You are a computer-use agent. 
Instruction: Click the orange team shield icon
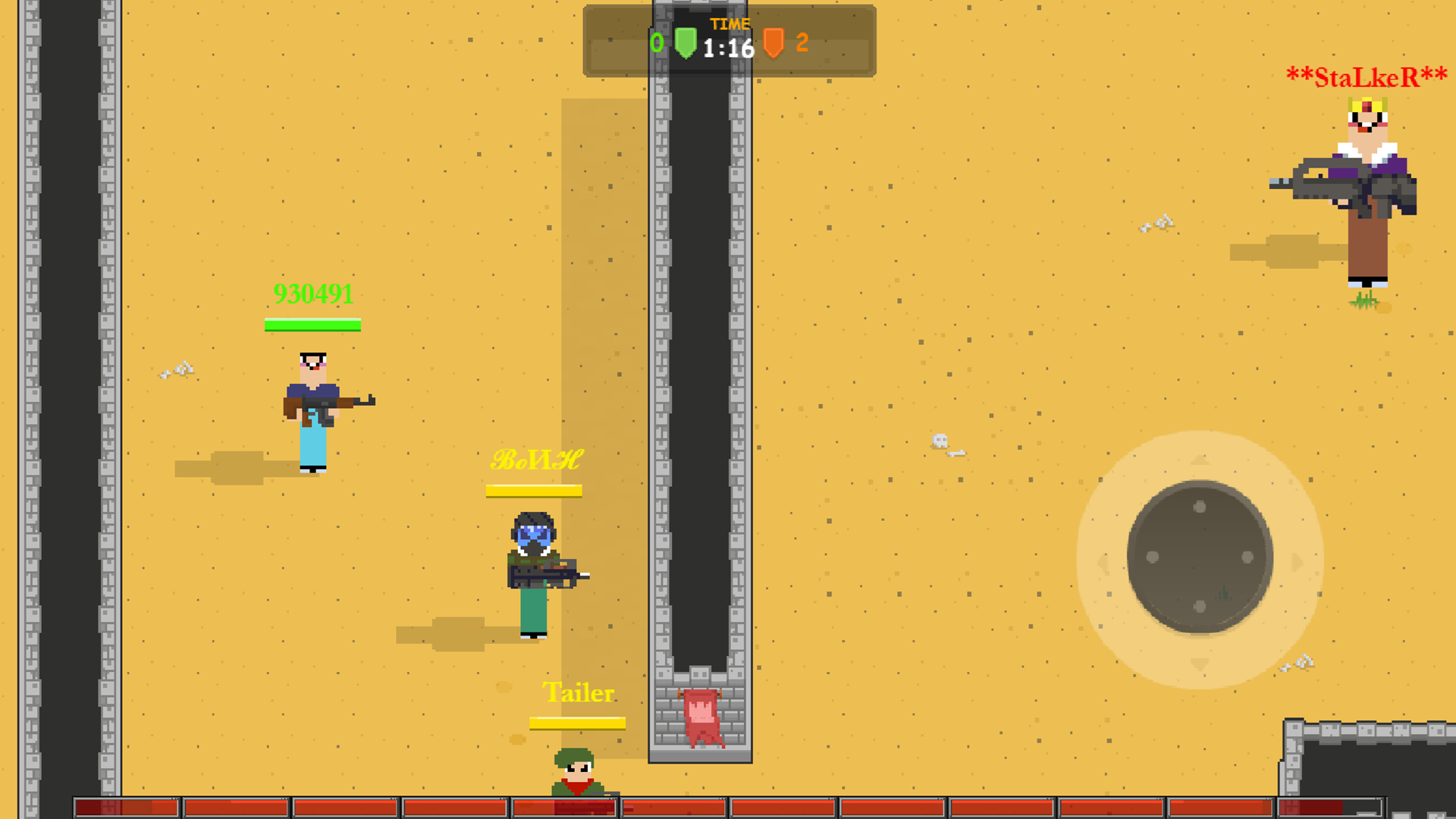tap(775, 43)
